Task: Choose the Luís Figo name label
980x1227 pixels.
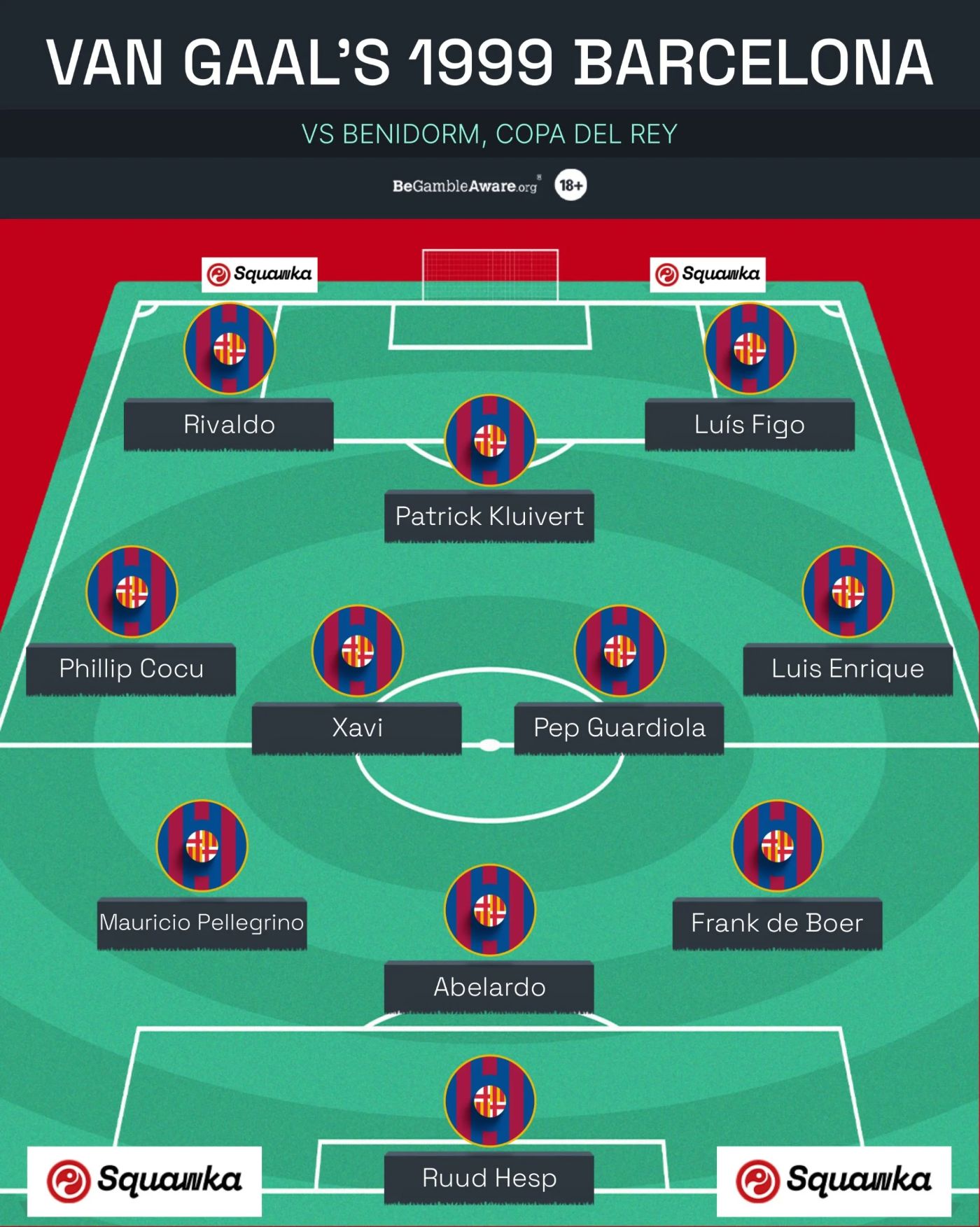Action: click(x=749, y=425)
